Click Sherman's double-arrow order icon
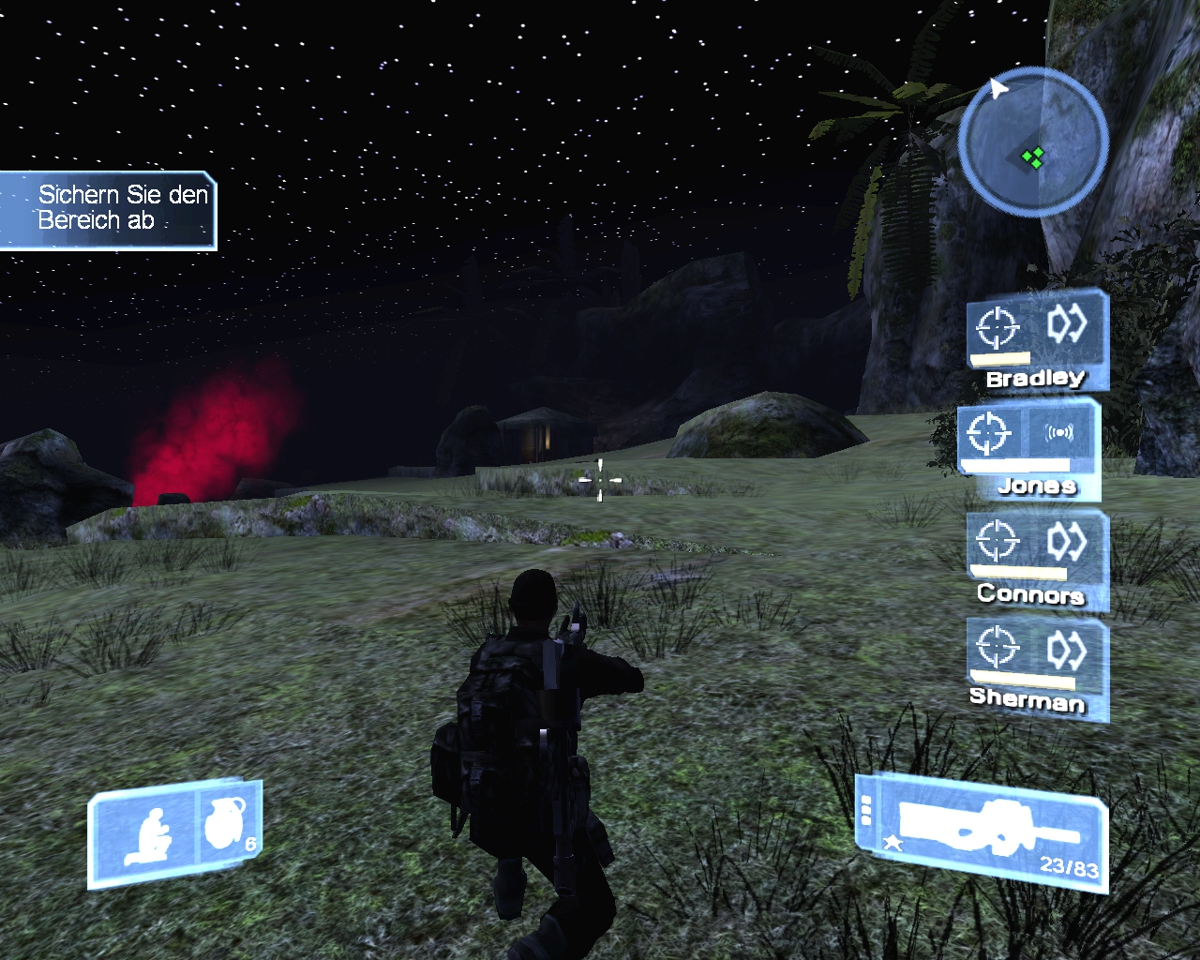The width and height of the screenshot is (1200, 960). [1066, 649]
